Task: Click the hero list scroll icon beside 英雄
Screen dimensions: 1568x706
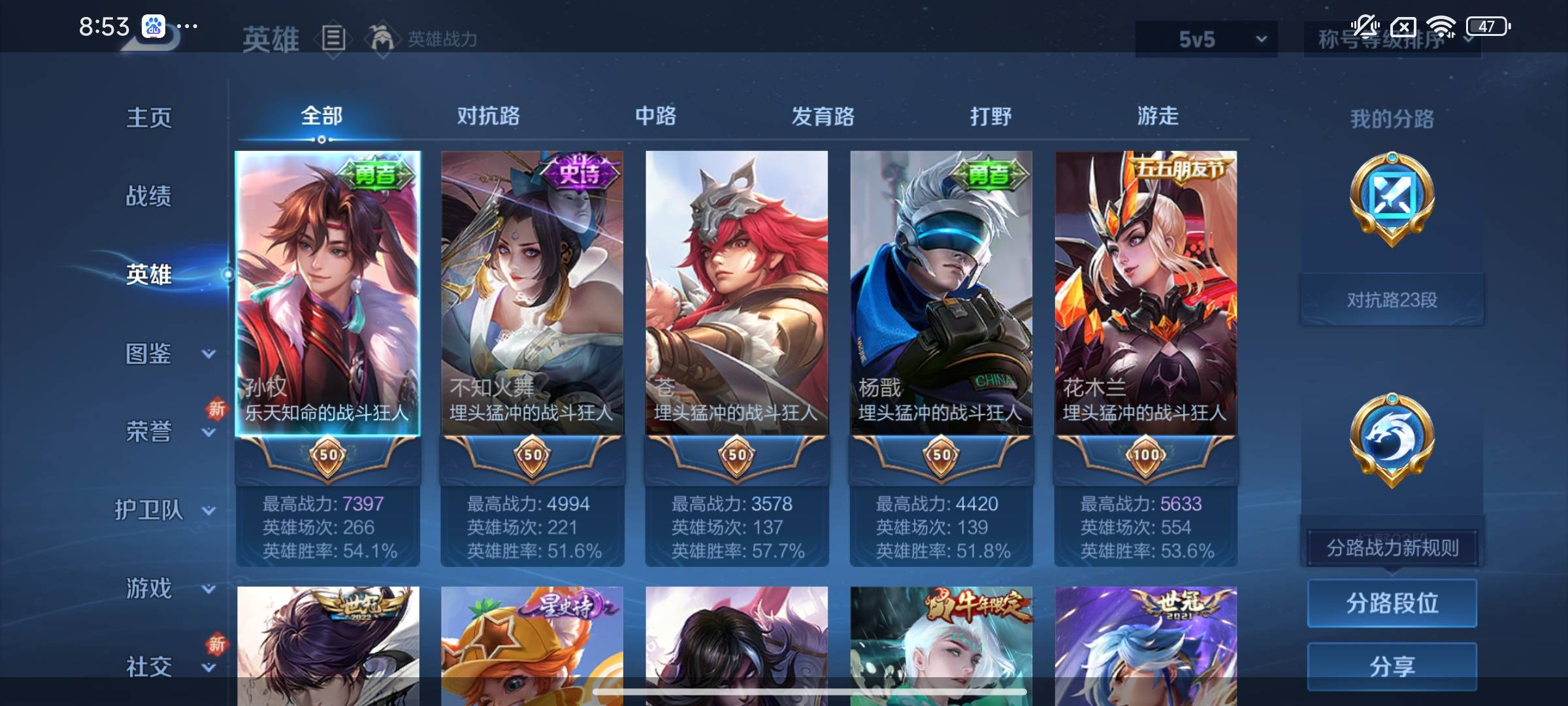Action: (333, 38)
